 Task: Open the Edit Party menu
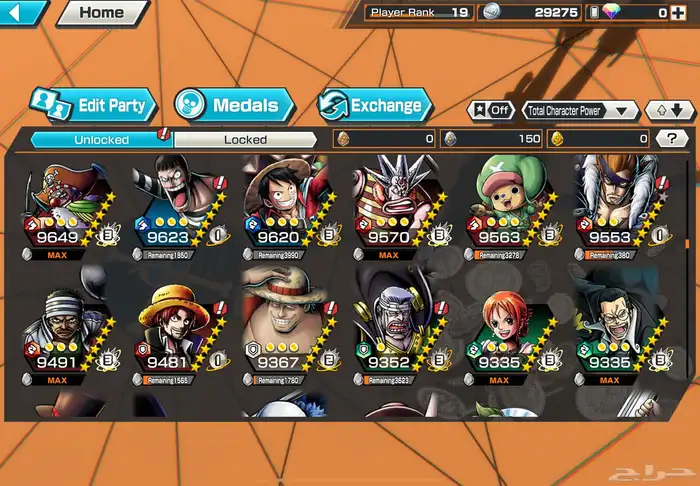click(92, 104)
